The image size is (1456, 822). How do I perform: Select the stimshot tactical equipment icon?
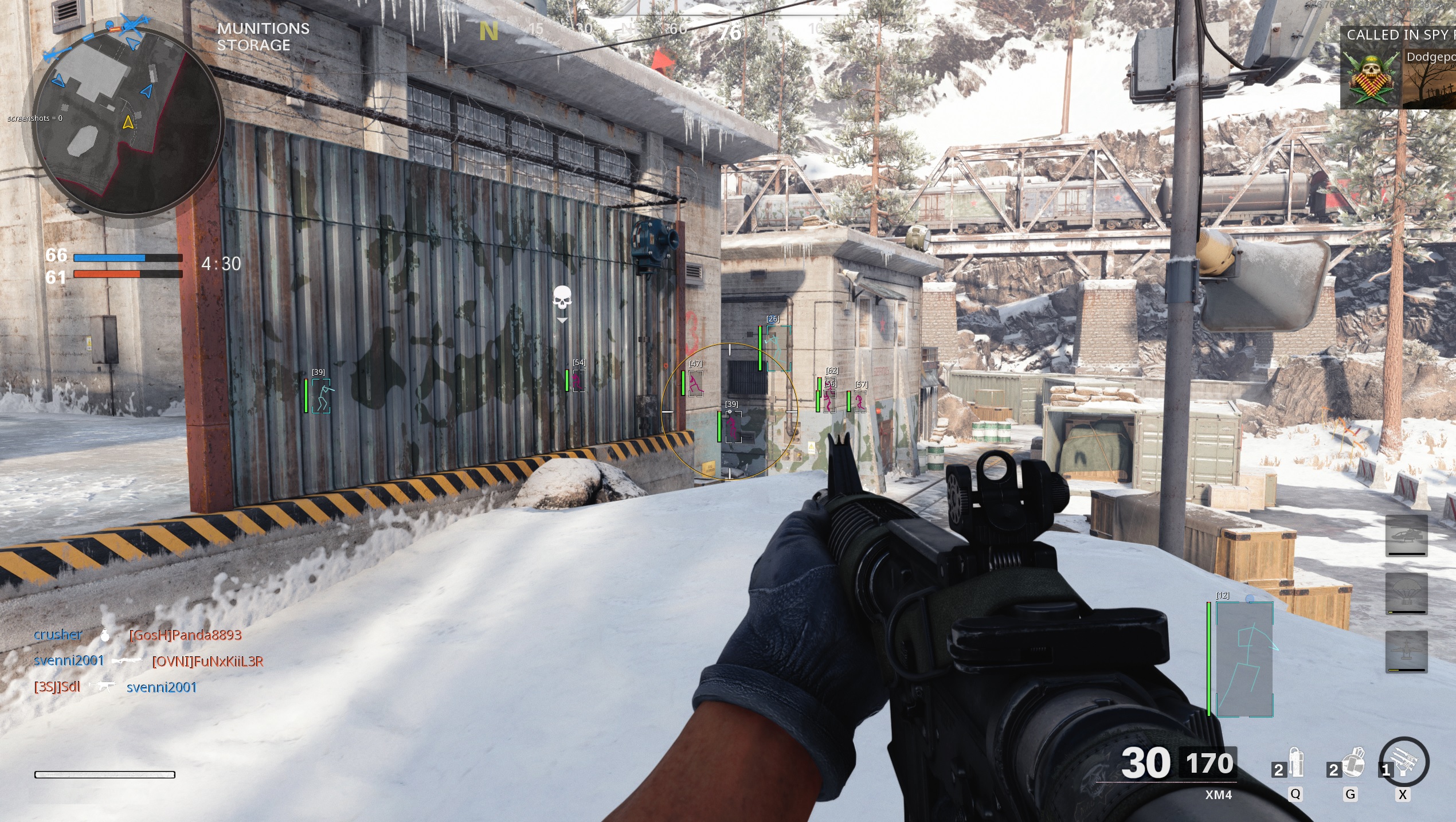(x=1296, y=762)
